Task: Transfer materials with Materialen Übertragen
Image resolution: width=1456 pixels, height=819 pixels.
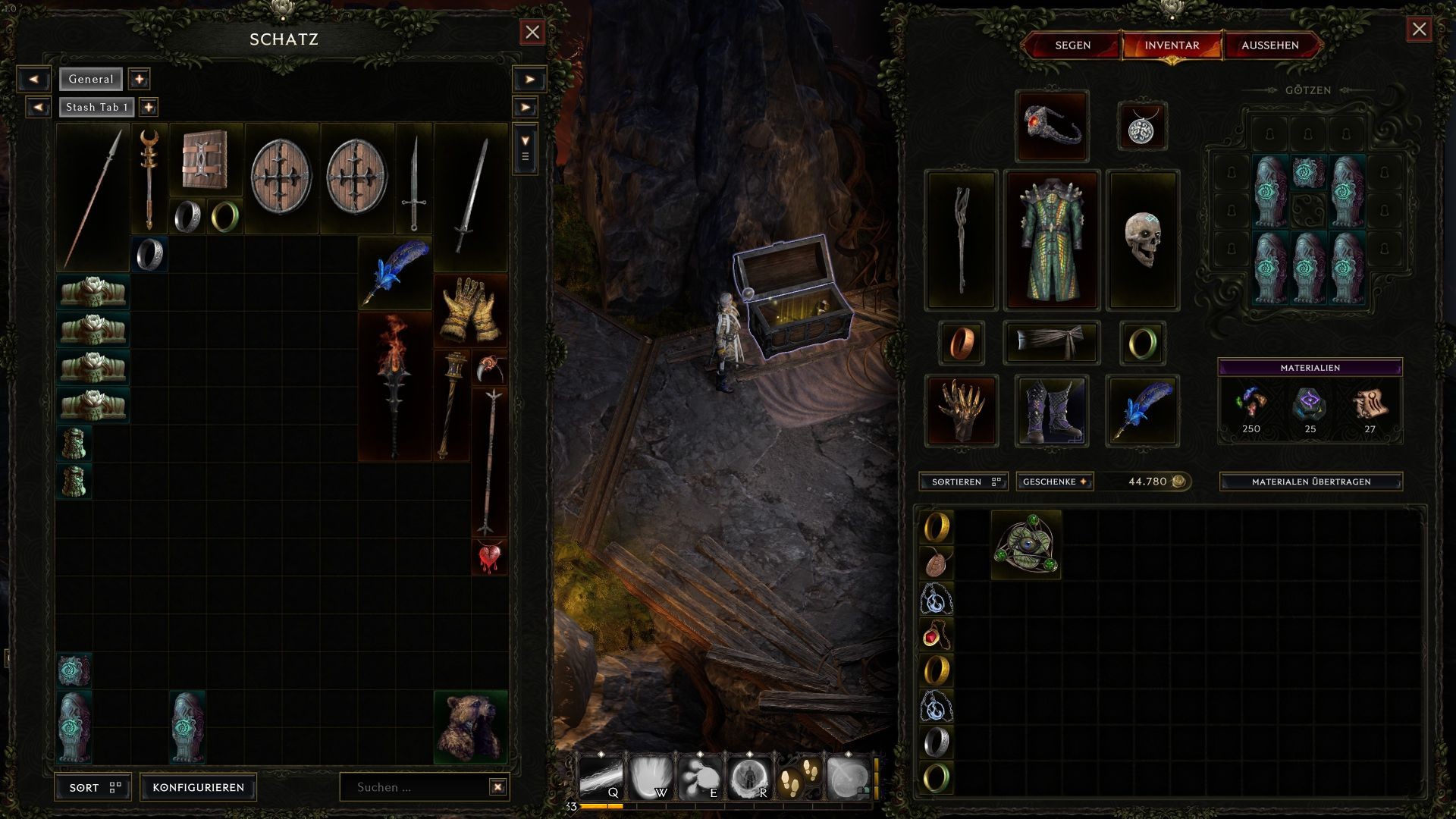Action: pyautogui.click(x=1310, y=482)
